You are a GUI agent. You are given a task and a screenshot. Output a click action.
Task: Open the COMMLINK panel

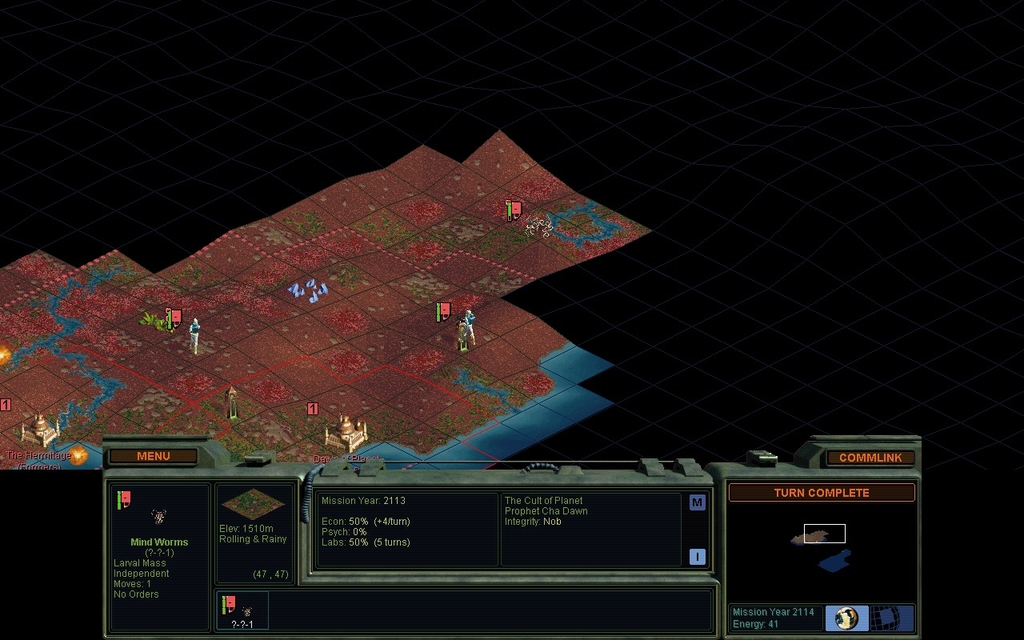click(870, 457)
